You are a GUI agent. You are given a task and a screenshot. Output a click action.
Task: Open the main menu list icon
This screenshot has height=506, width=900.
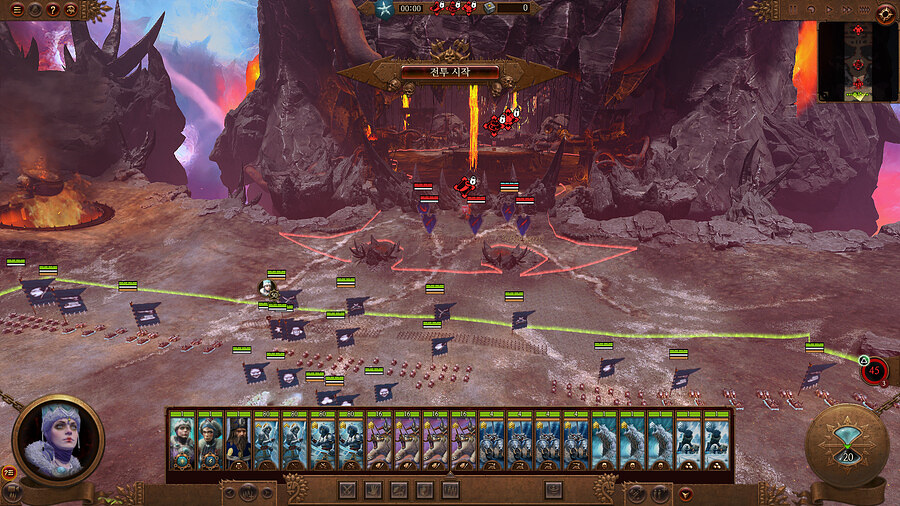point(16,9)
